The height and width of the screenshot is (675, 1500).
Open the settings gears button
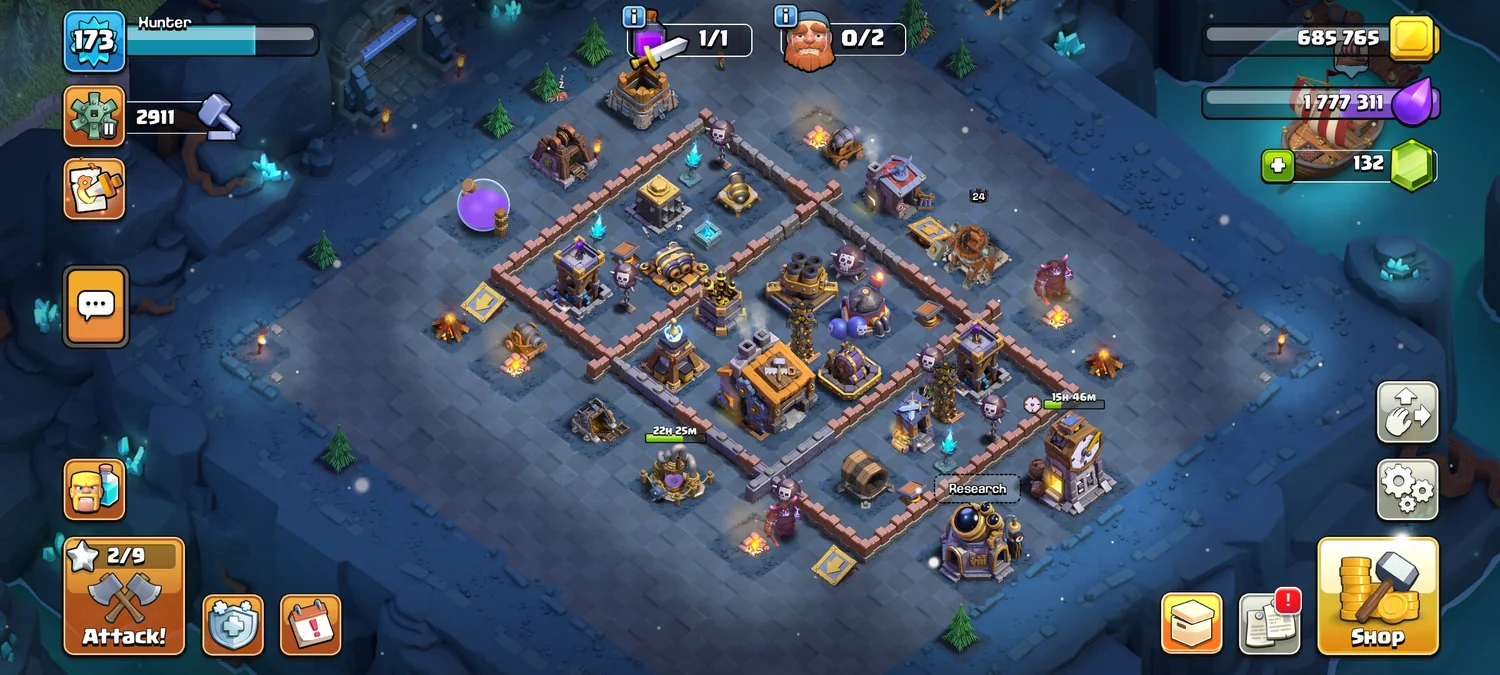(x=1407, y=489)
